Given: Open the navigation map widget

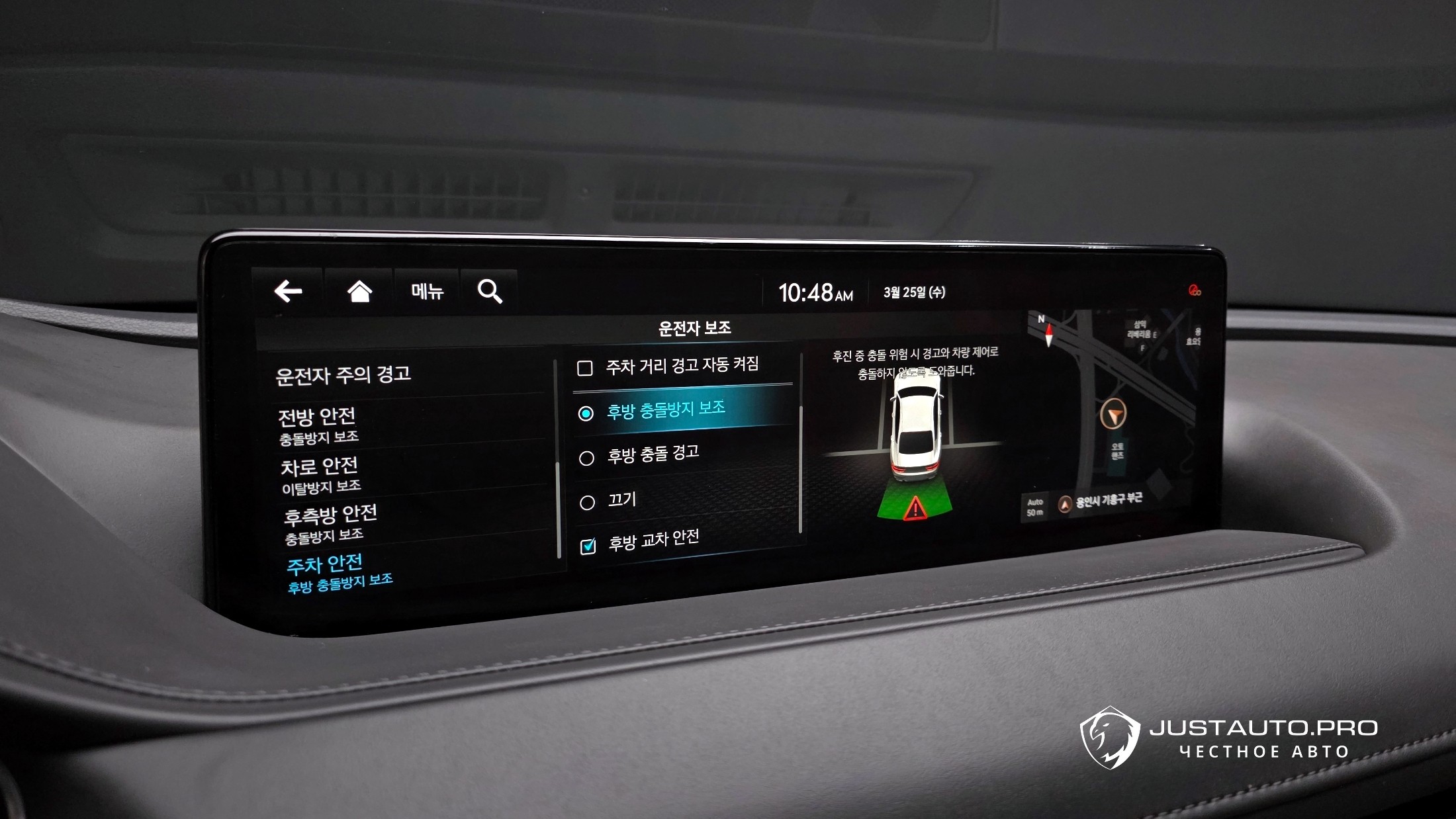Looking at the screenshot, I should coord(1118,410).
